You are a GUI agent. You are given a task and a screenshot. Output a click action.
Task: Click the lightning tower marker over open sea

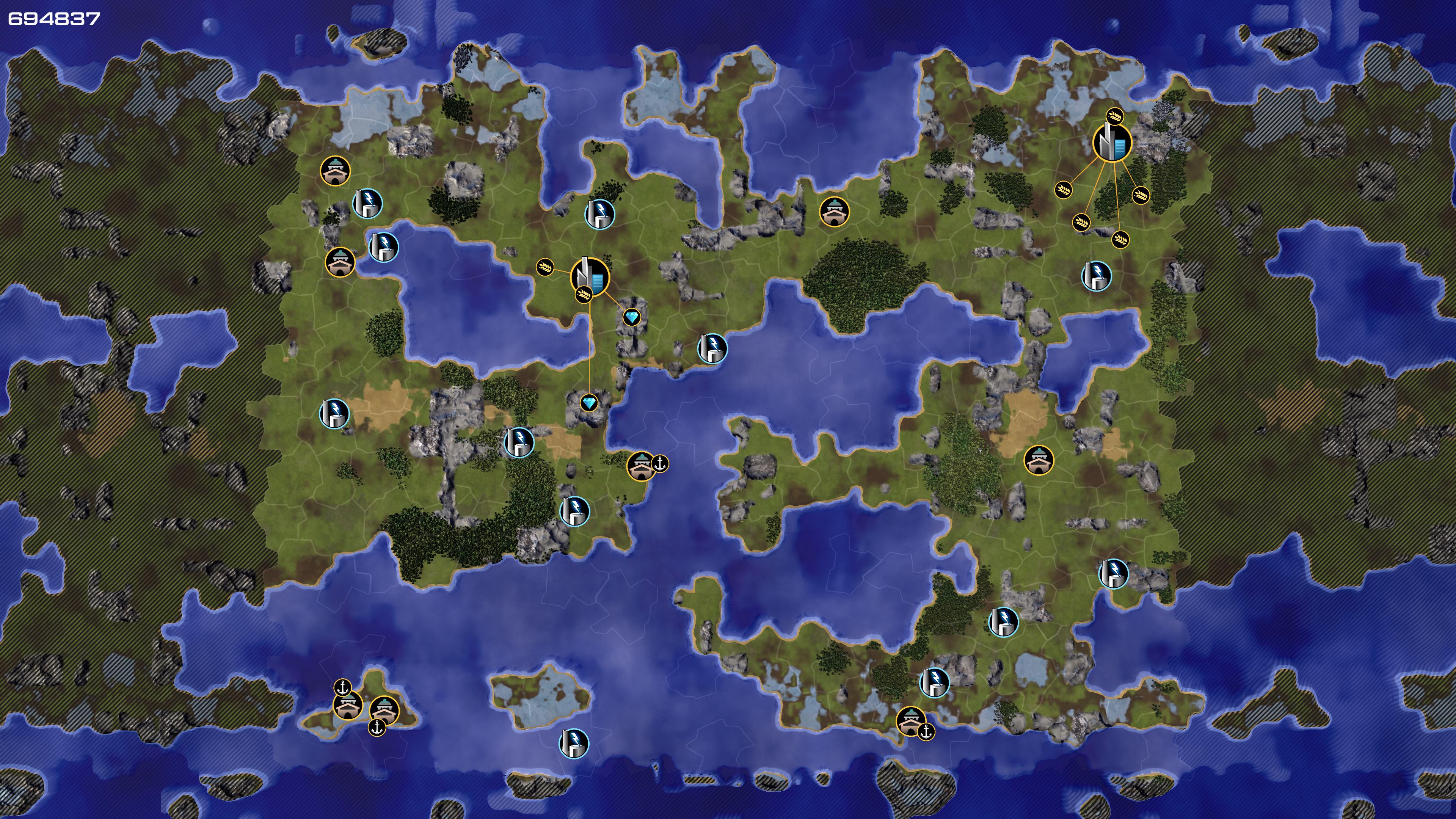pyautogui.click(x=574, y=743)
